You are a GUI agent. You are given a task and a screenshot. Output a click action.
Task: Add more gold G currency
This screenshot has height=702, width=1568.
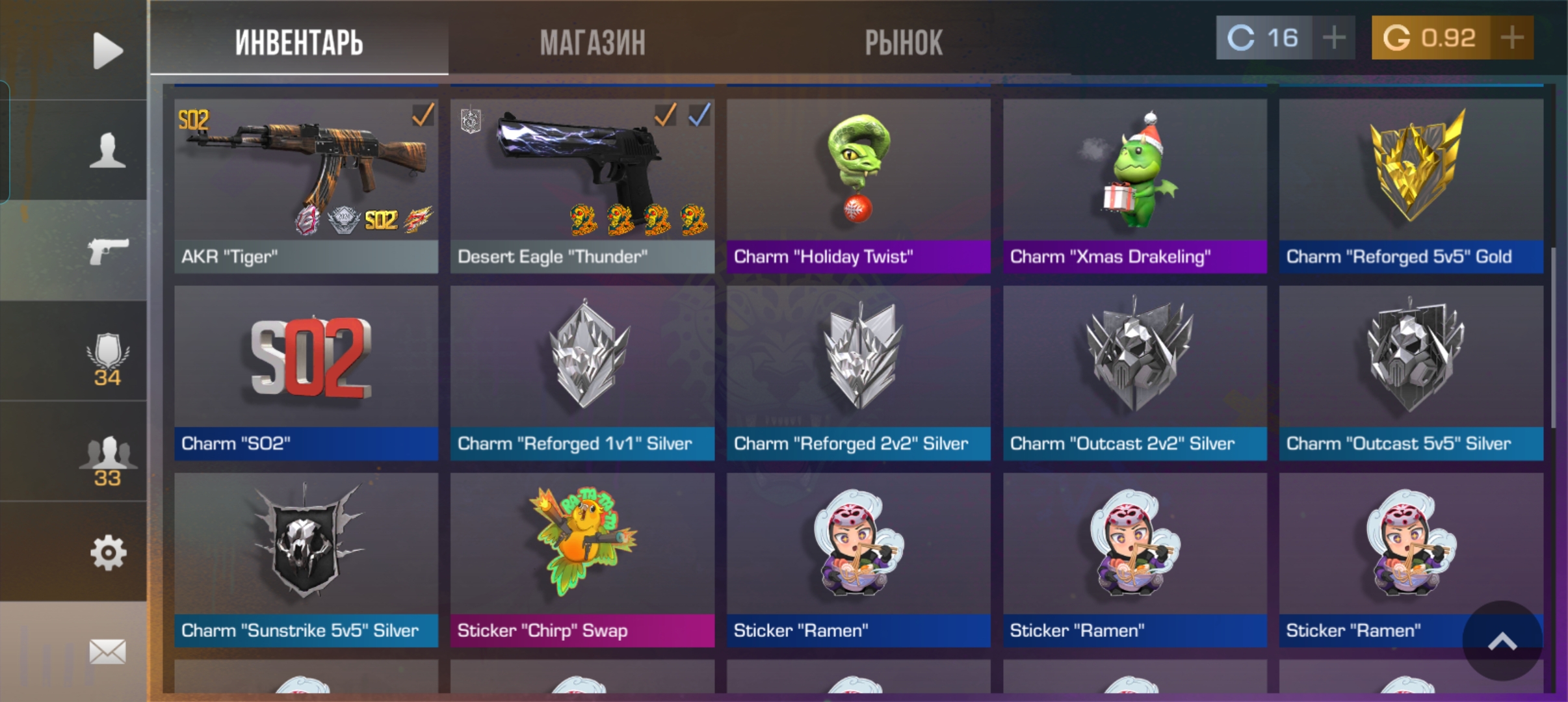[1512, 38]
